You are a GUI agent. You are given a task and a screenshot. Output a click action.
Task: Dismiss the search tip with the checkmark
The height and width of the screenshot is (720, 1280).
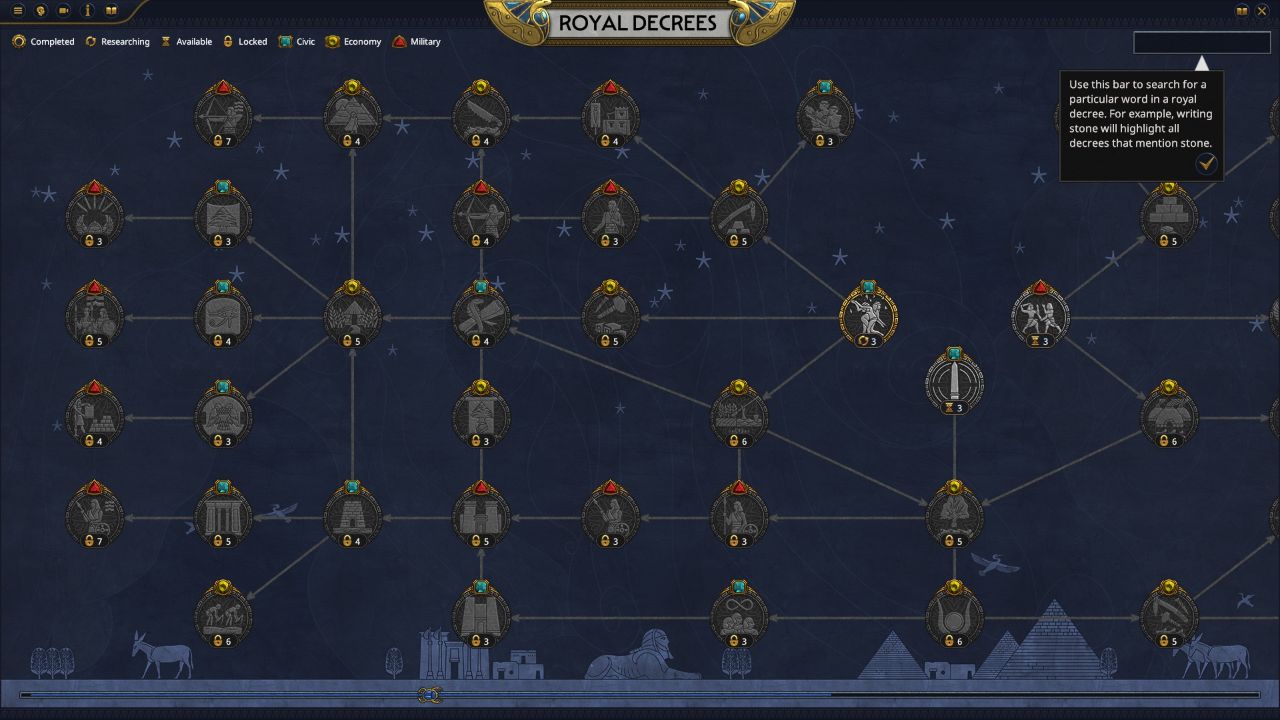click(1206, 164)
